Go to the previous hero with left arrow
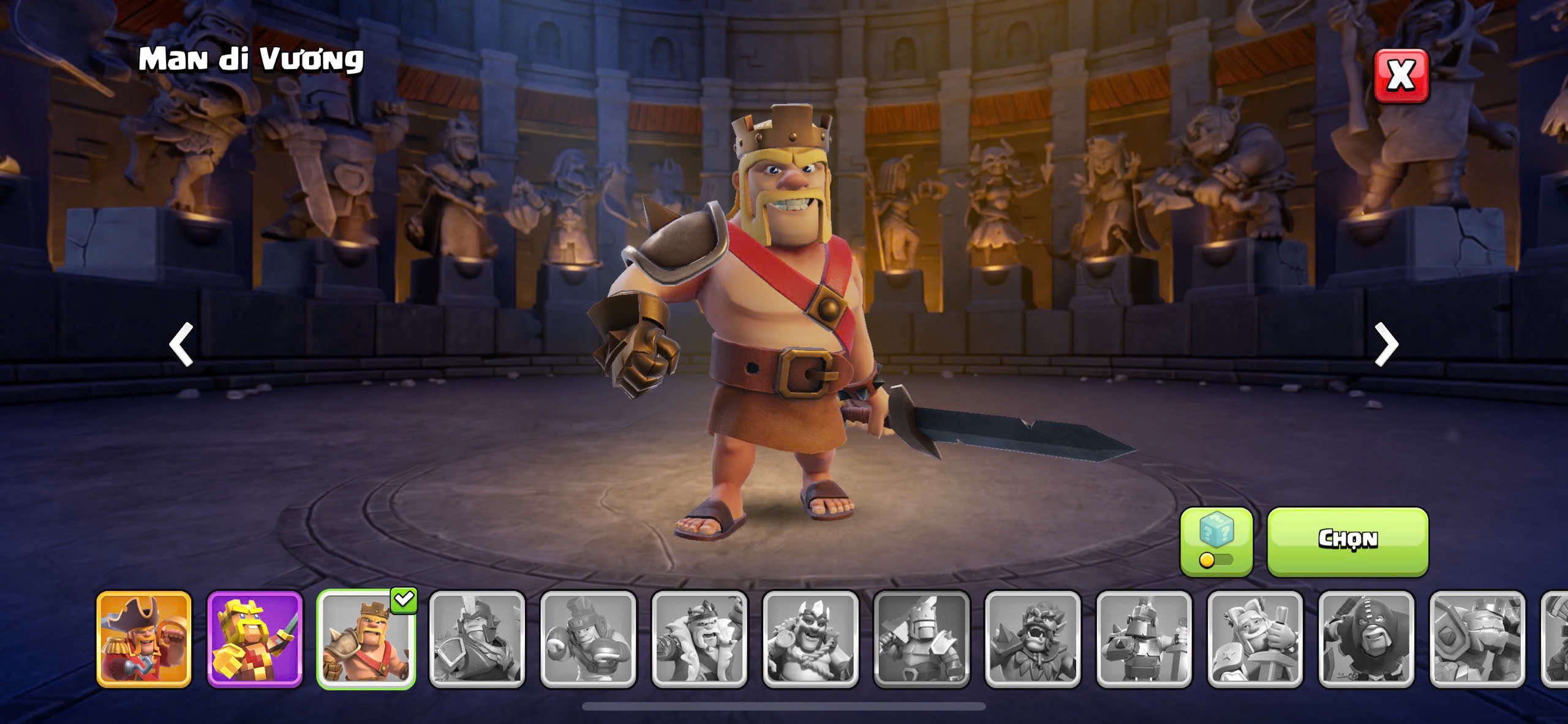1568x724 pixels. 181,344
